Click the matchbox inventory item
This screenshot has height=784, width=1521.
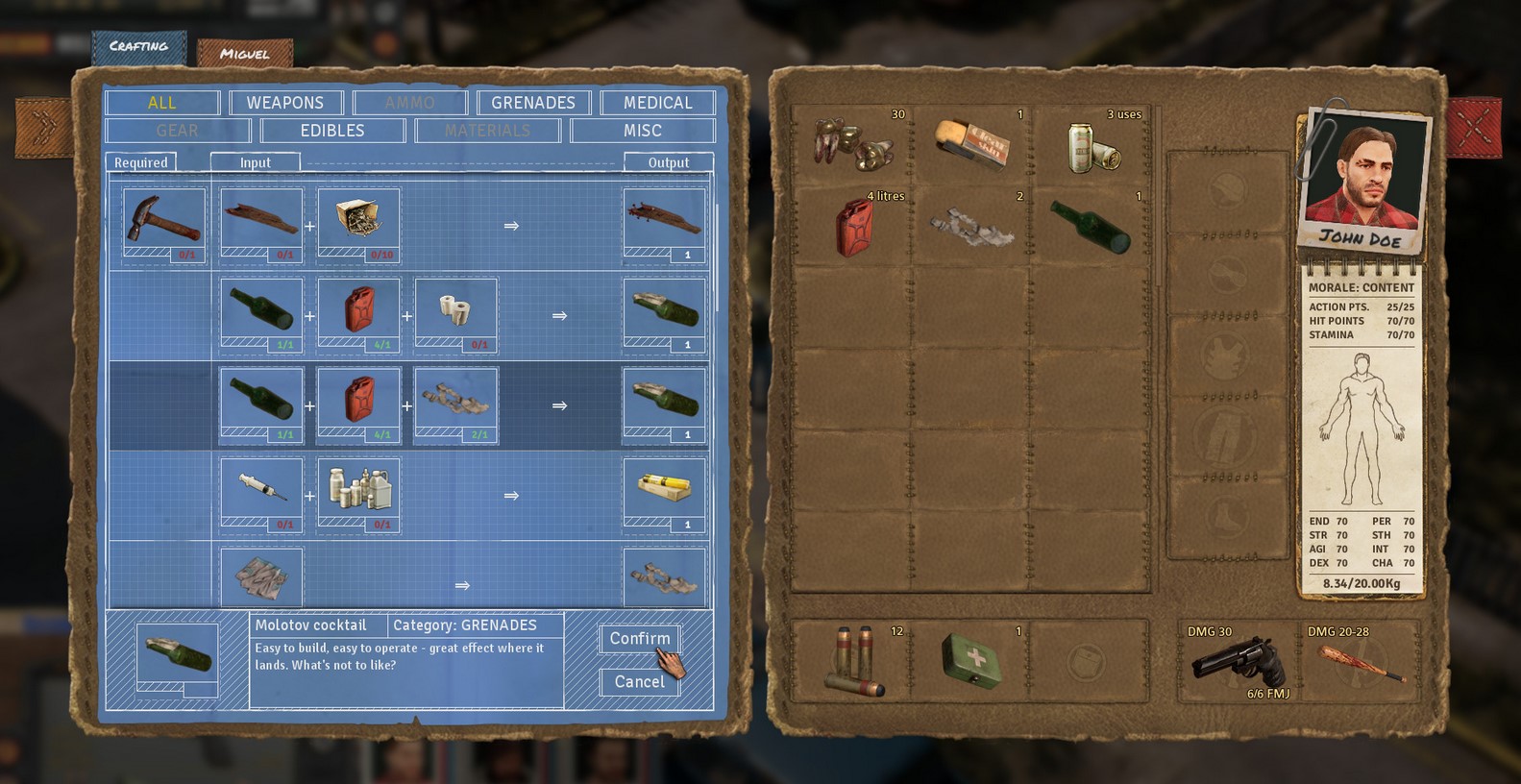[x=971, y=145]
